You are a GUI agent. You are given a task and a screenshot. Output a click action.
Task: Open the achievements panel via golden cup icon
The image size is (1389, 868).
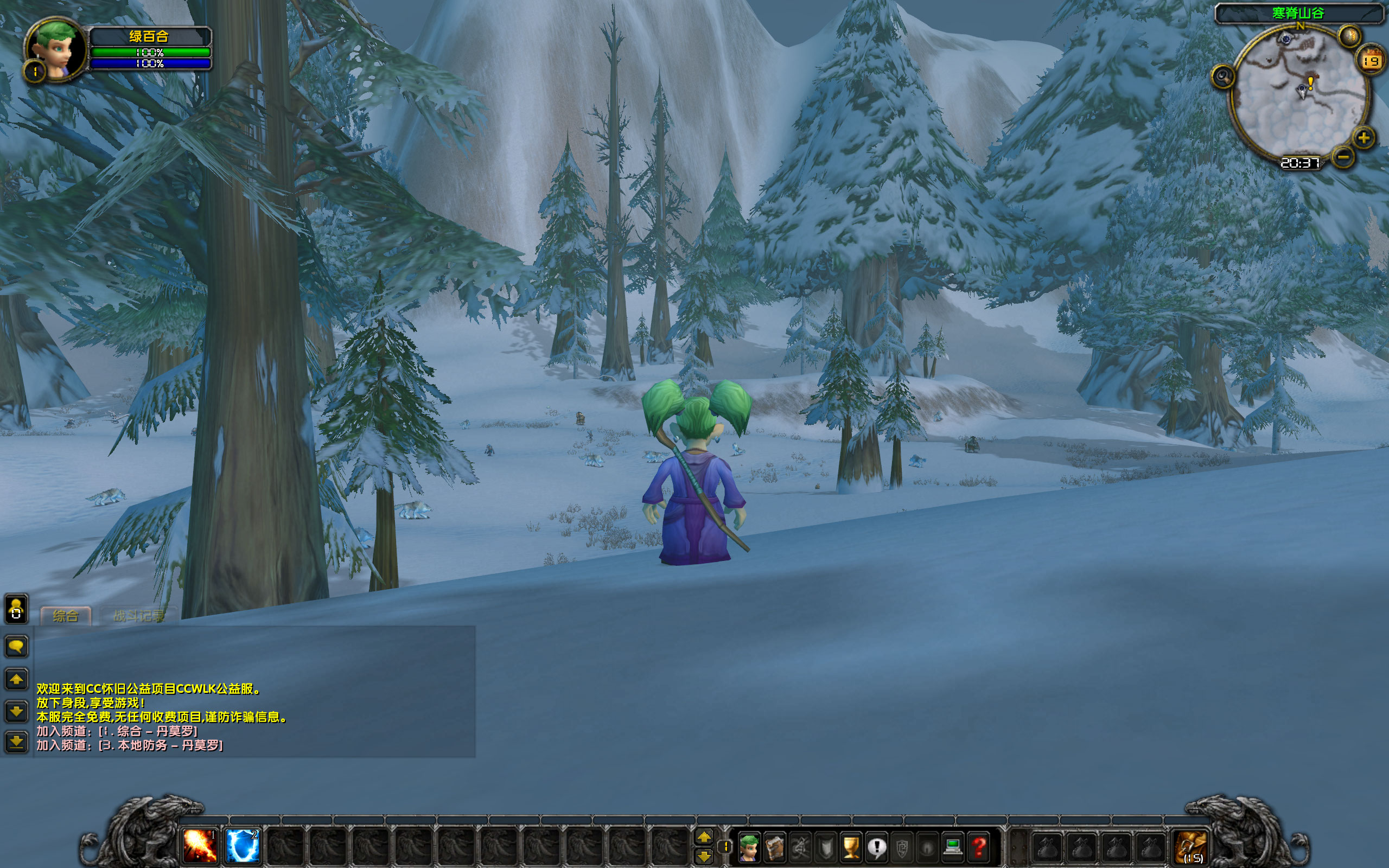(x=851, y=848)
